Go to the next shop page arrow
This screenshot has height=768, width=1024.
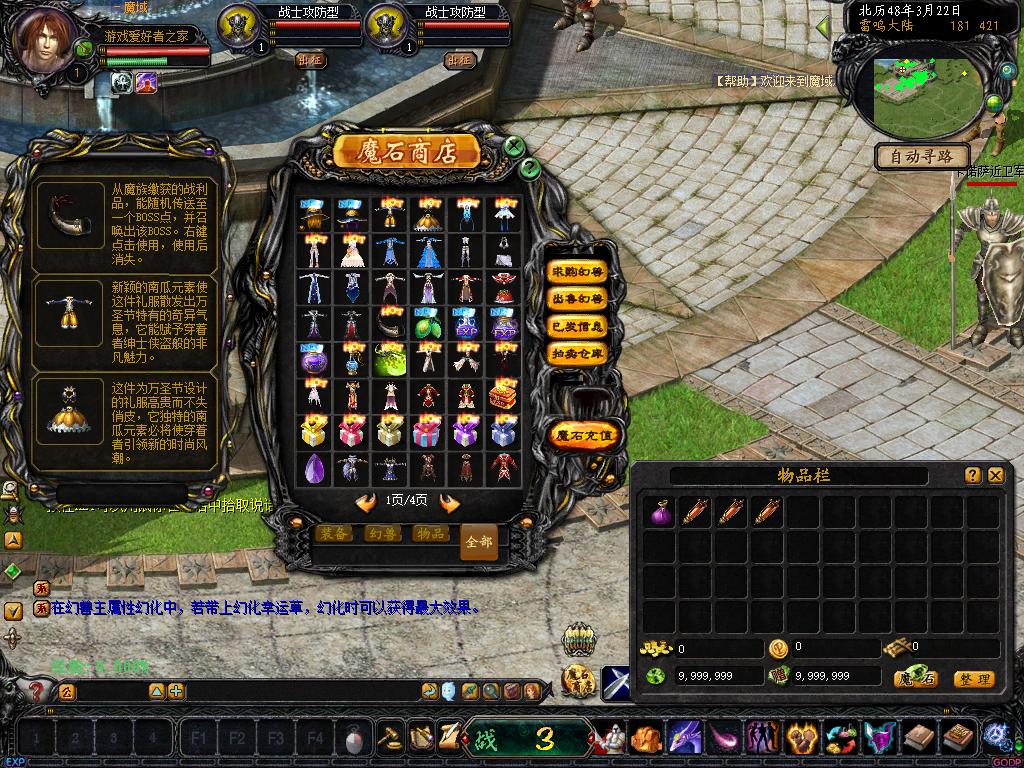point(450,503)
